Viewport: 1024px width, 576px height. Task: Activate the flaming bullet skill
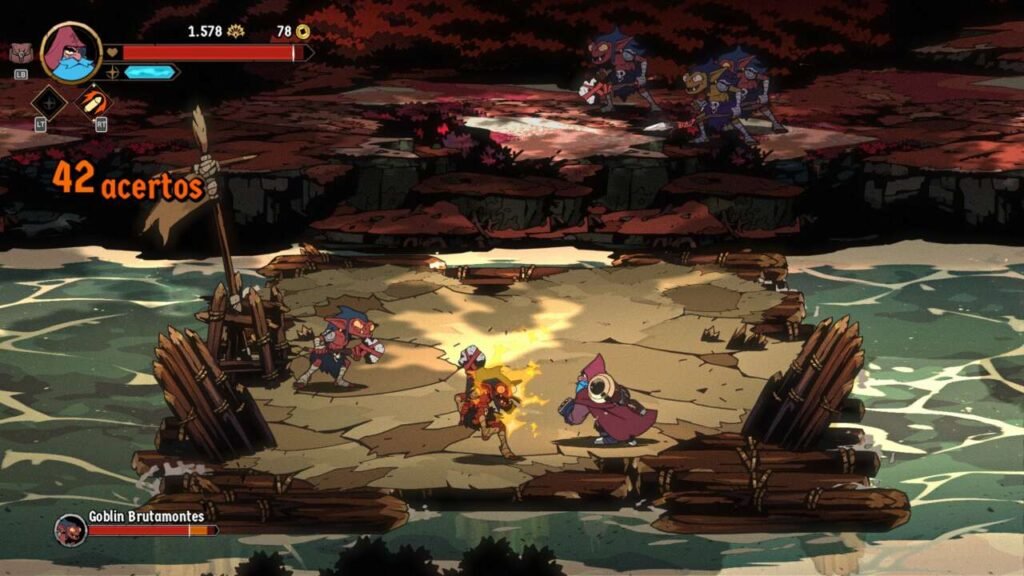point(95,101)
